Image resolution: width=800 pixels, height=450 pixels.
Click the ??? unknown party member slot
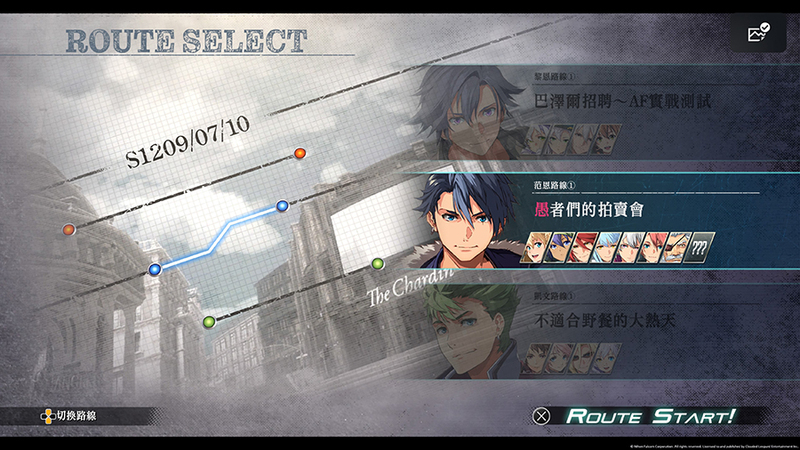coord(701,247)
